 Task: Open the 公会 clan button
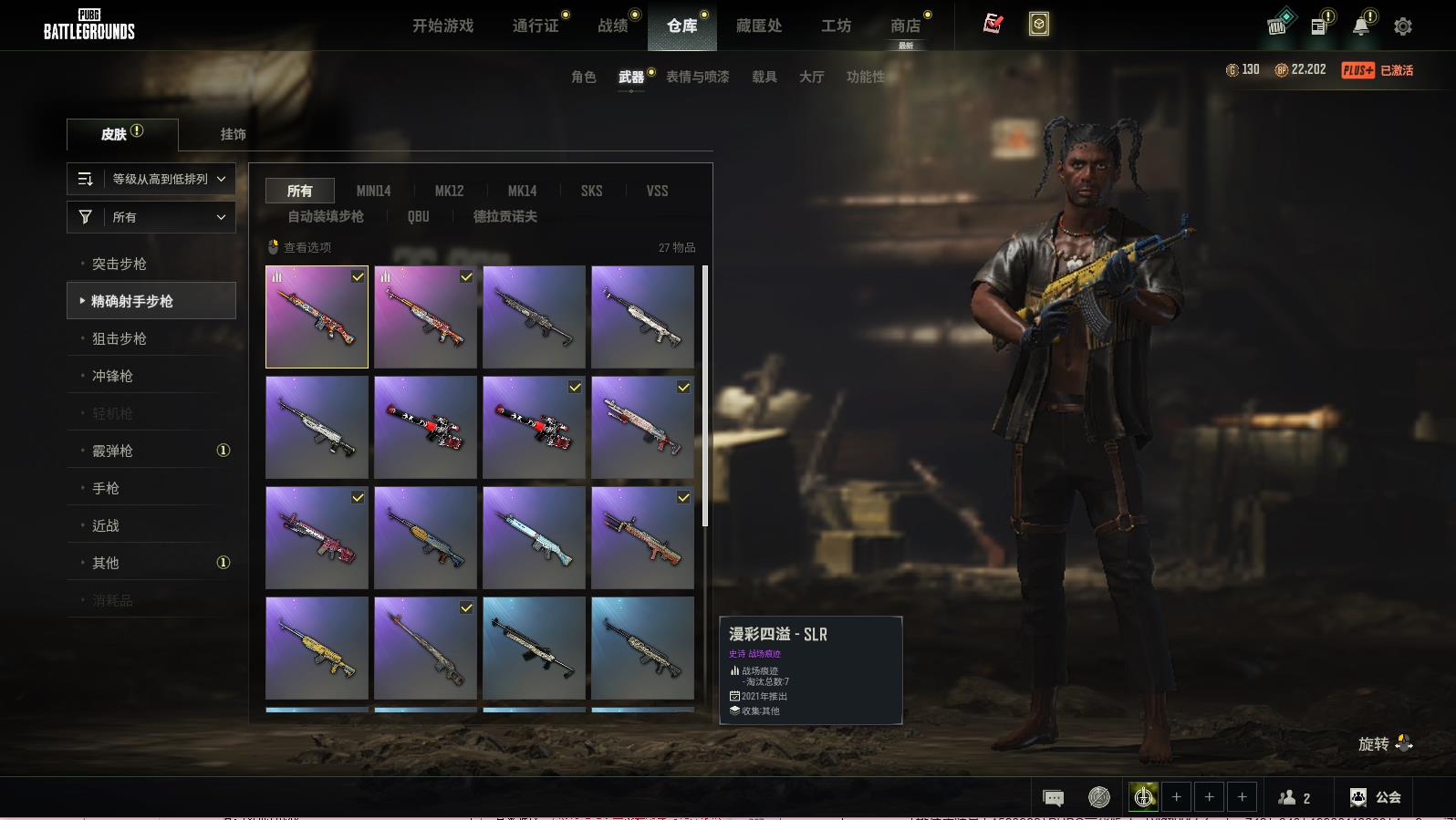coord(1376,797)
